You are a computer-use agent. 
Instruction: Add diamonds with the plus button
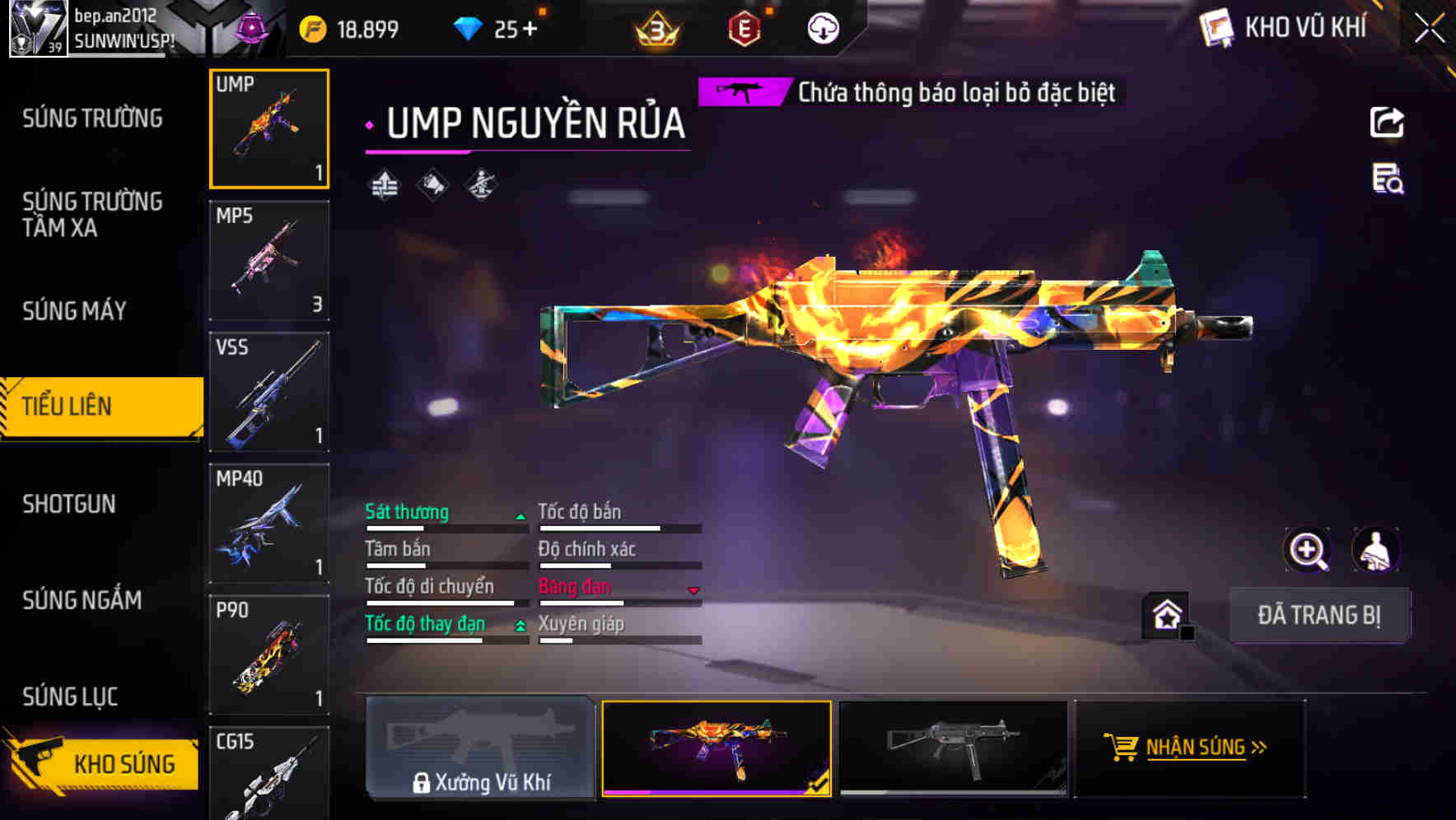tap(530, 30)
